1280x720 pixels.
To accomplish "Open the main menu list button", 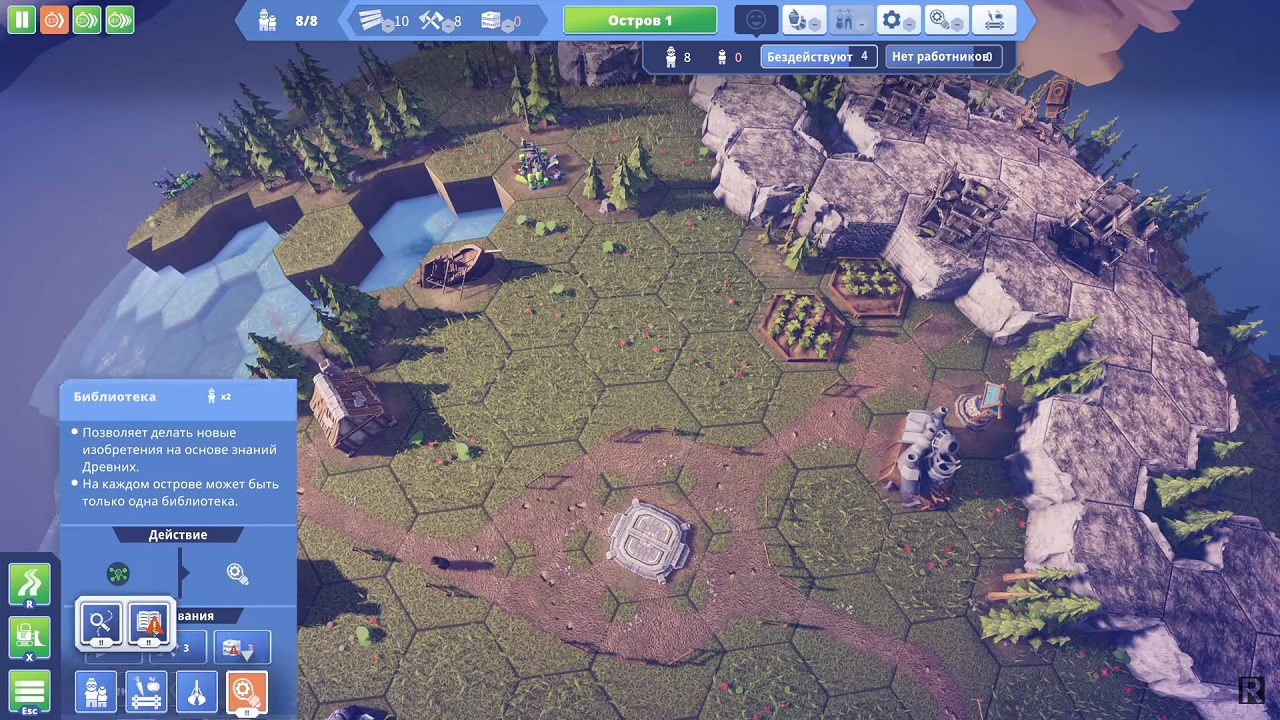I will [x=29, y=692].
